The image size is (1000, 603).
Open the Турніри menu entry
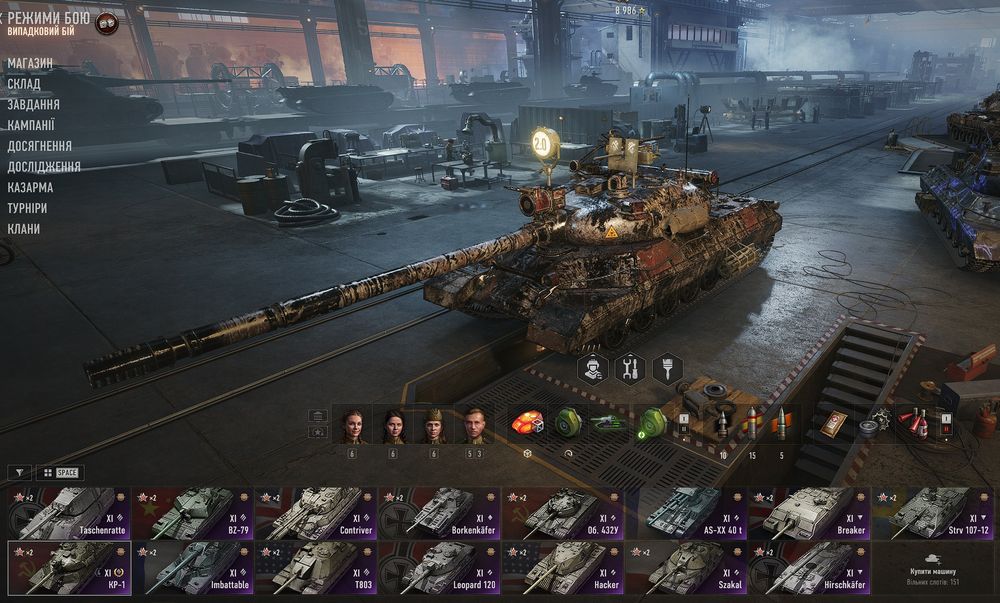[30, 208]
